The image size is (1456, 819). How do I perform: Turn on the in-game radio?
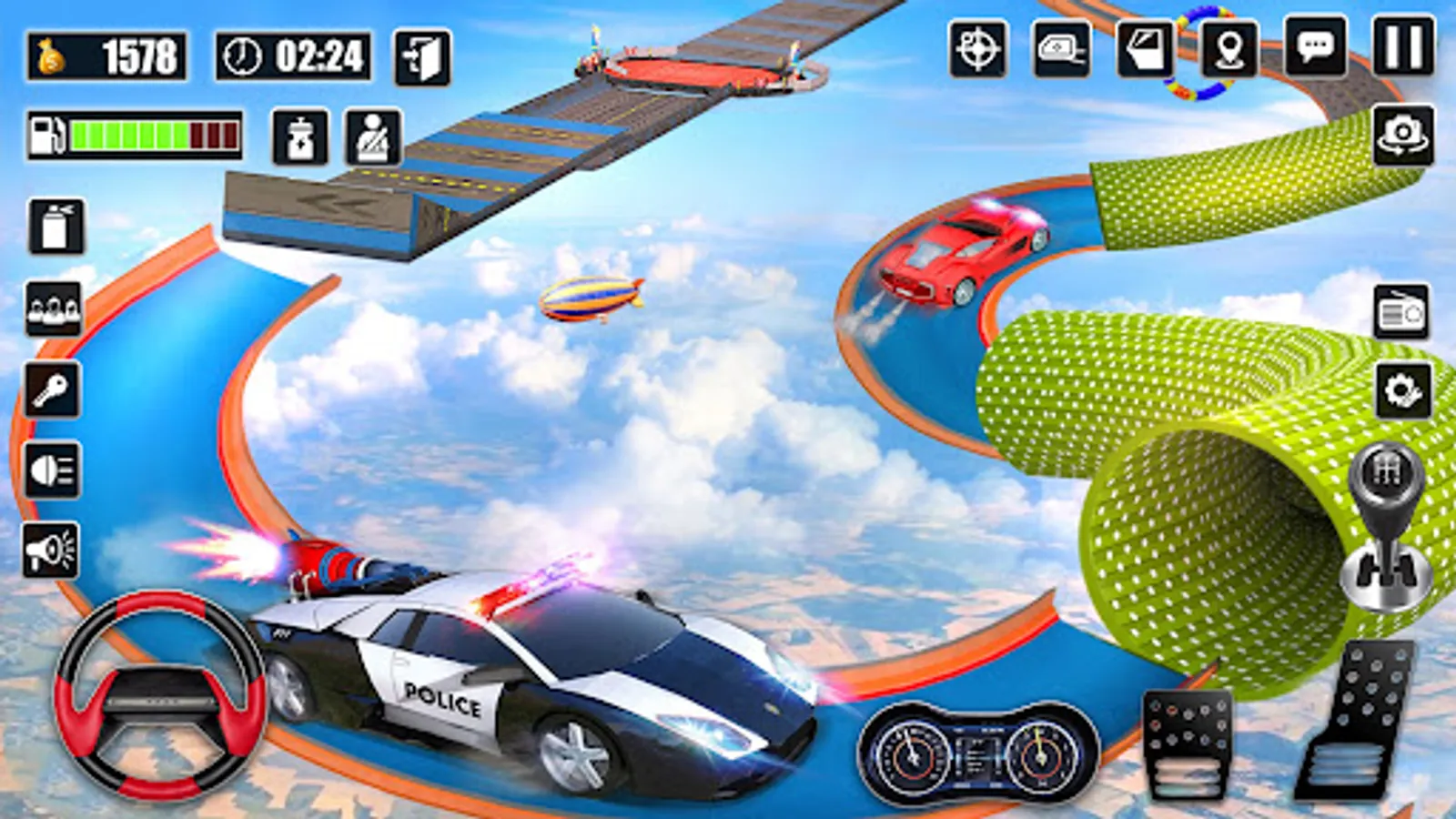tap(1402, 309)
